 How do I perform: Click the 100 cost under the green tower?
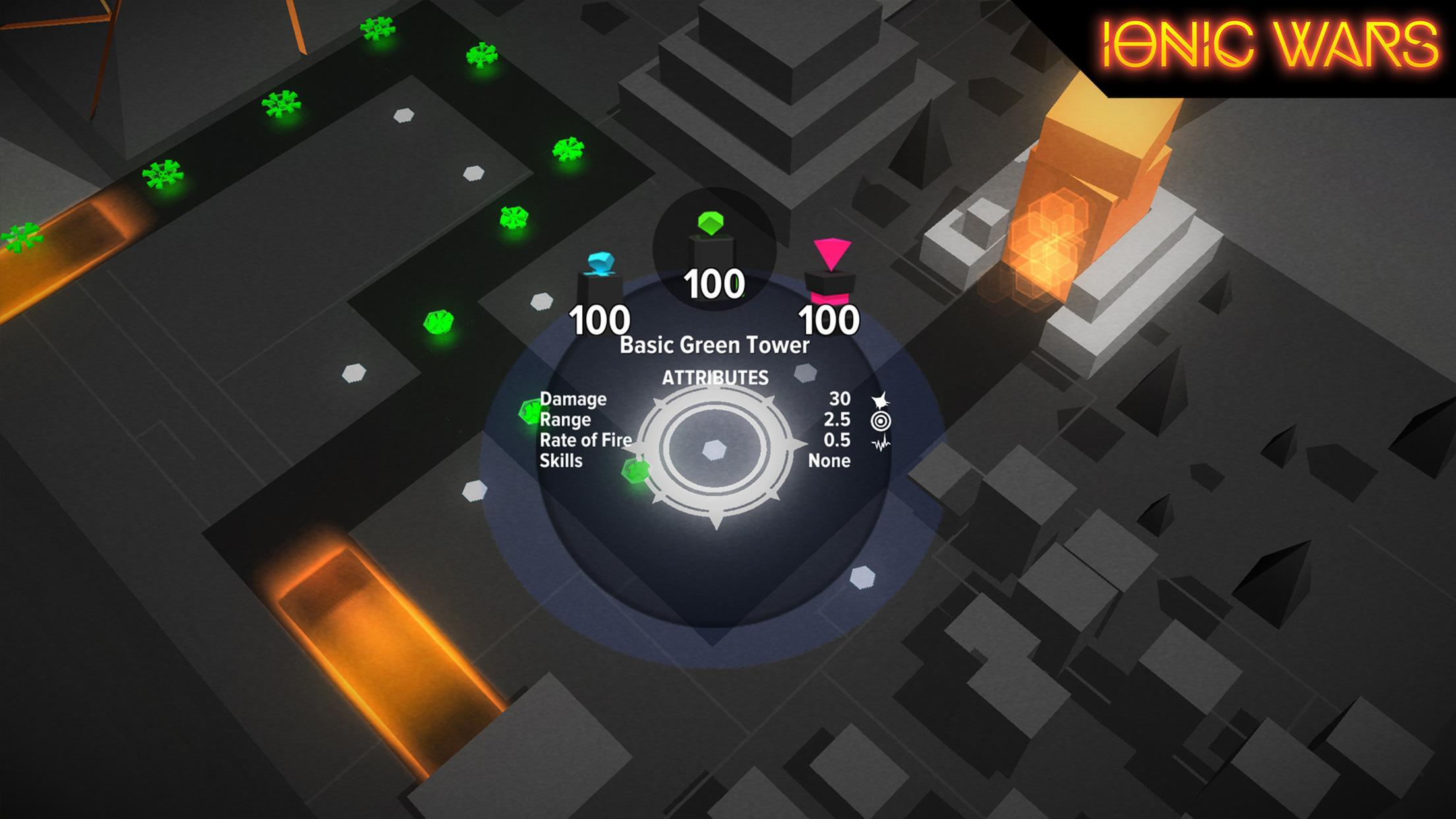pos(715,284)
